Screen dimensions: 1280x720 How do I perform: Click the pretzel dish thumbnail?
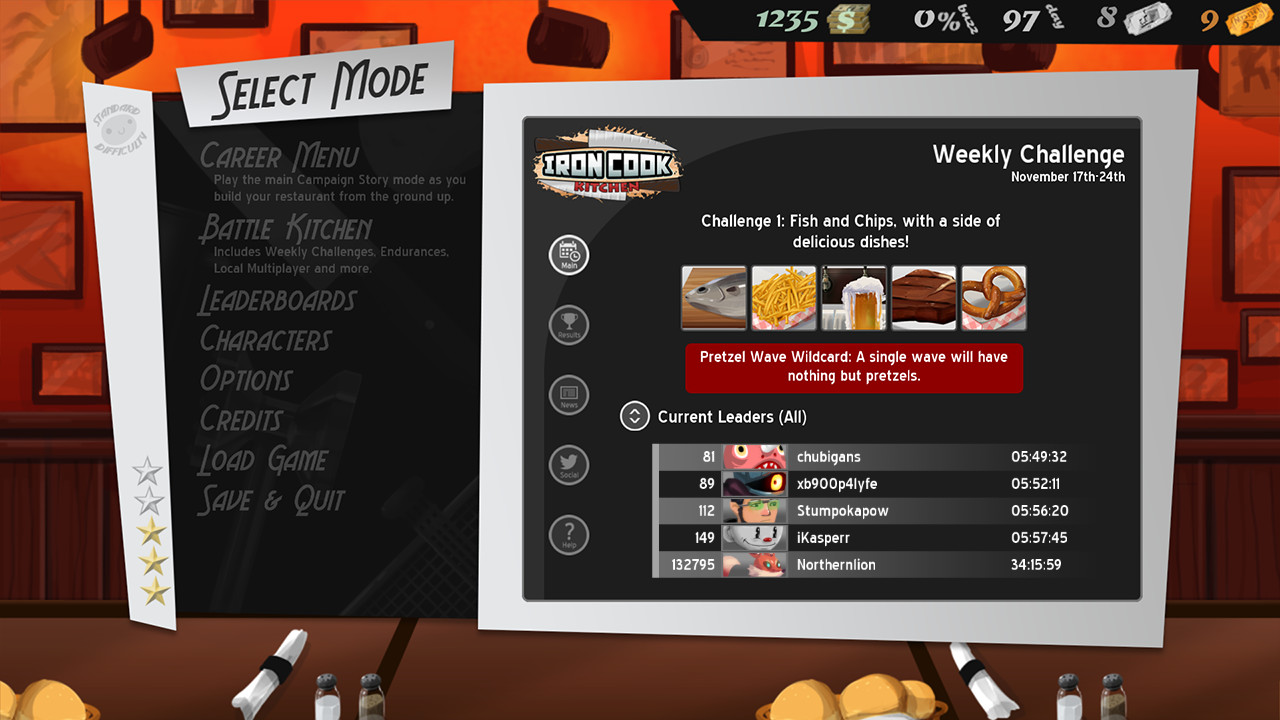[993, 297]
